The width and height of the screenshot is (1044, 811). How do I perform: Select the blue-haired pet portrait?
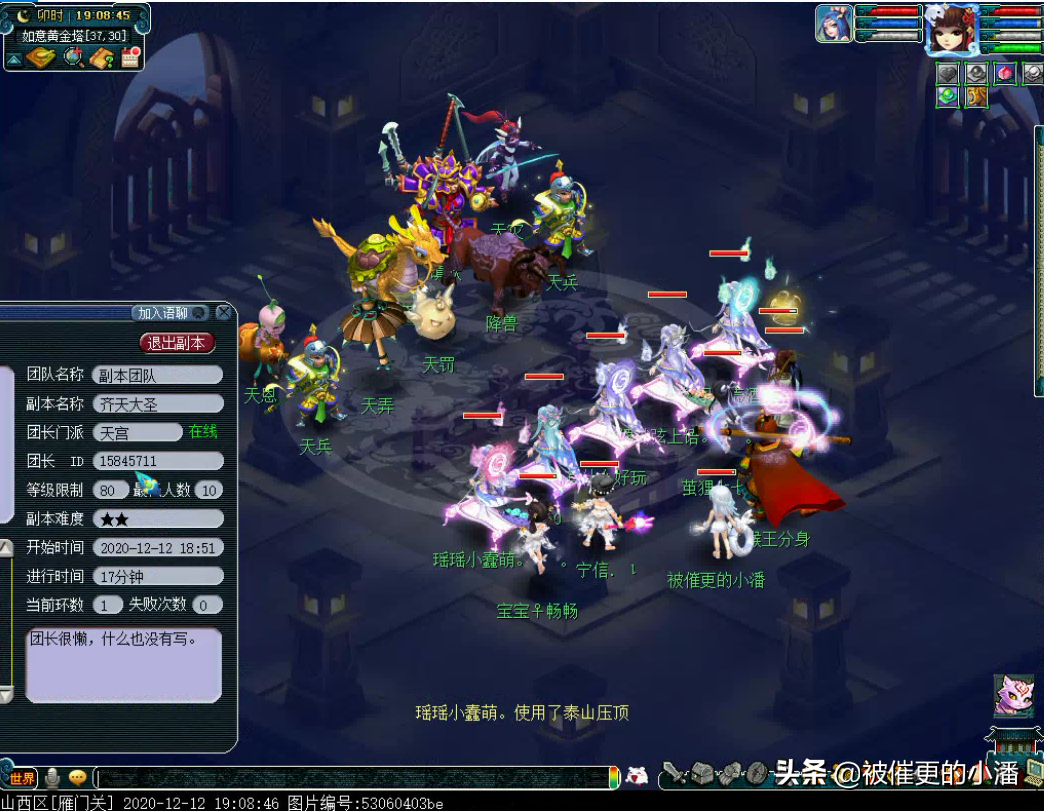[833, 24]
